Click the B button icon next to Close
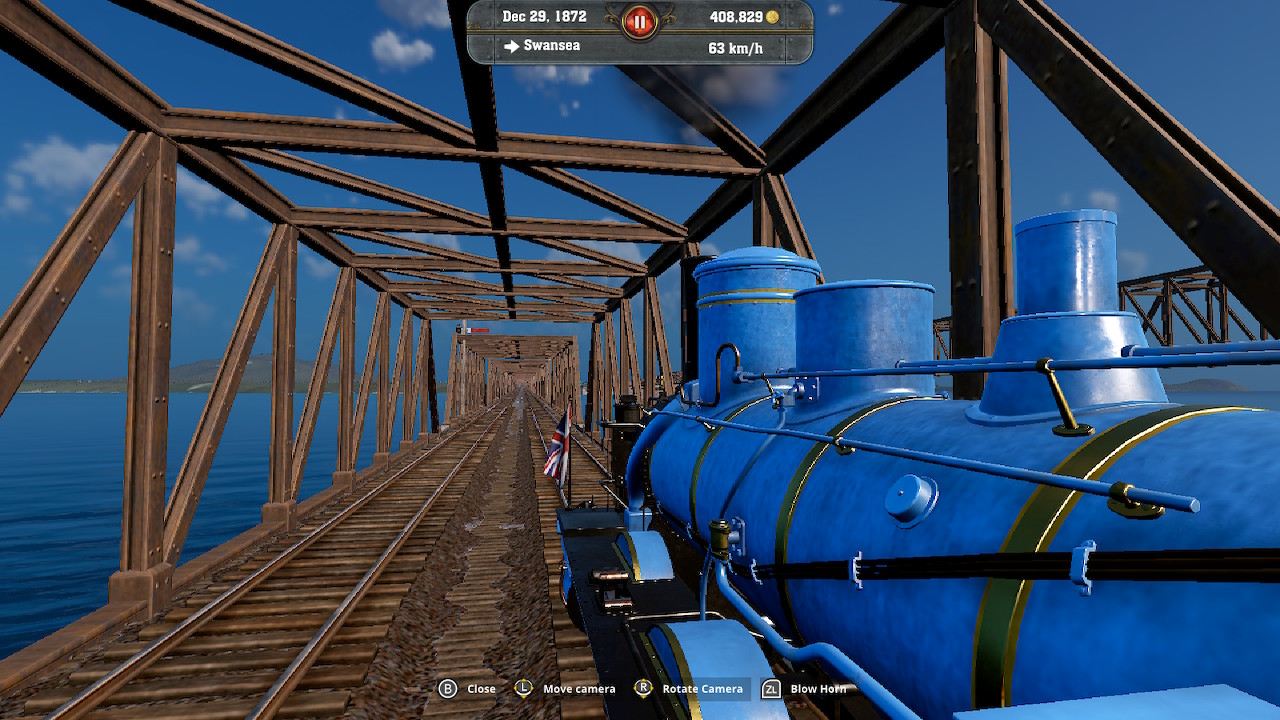 tap(449, 688)
